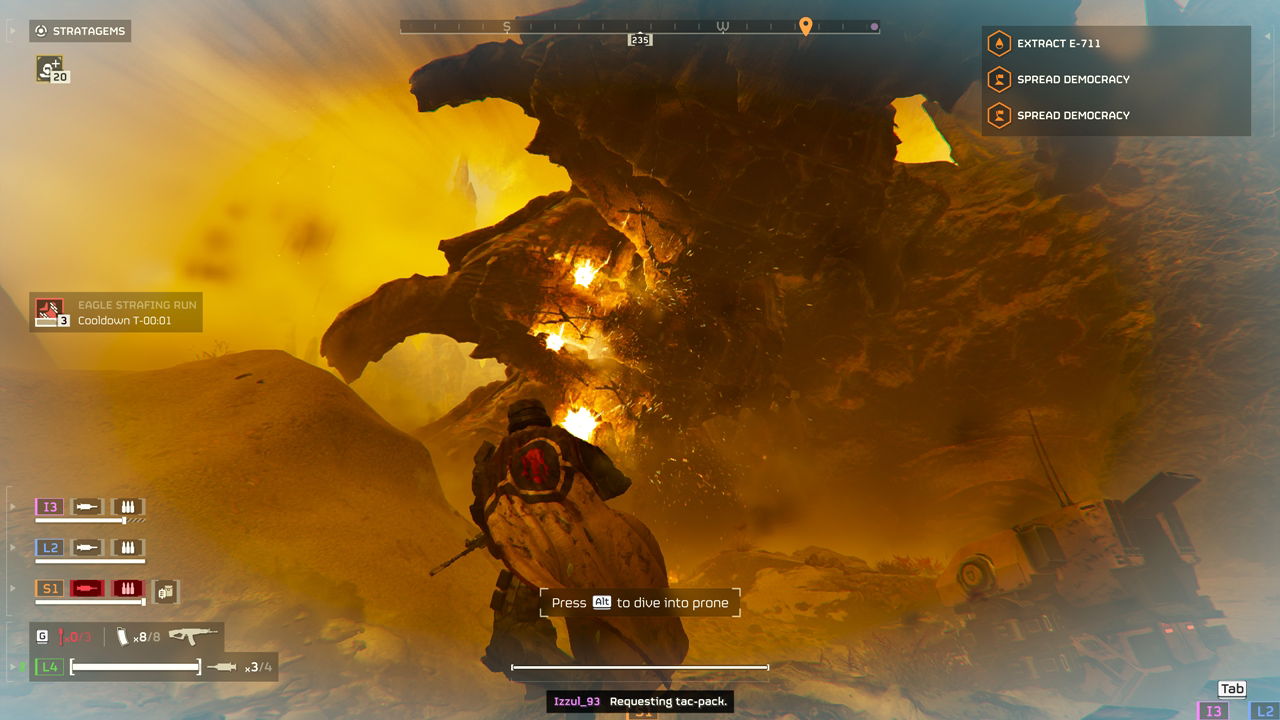This screenshot has height=720, width=1280.
Task: Click Izzul_93's tac-pack request message
Action: coord(641,702)
